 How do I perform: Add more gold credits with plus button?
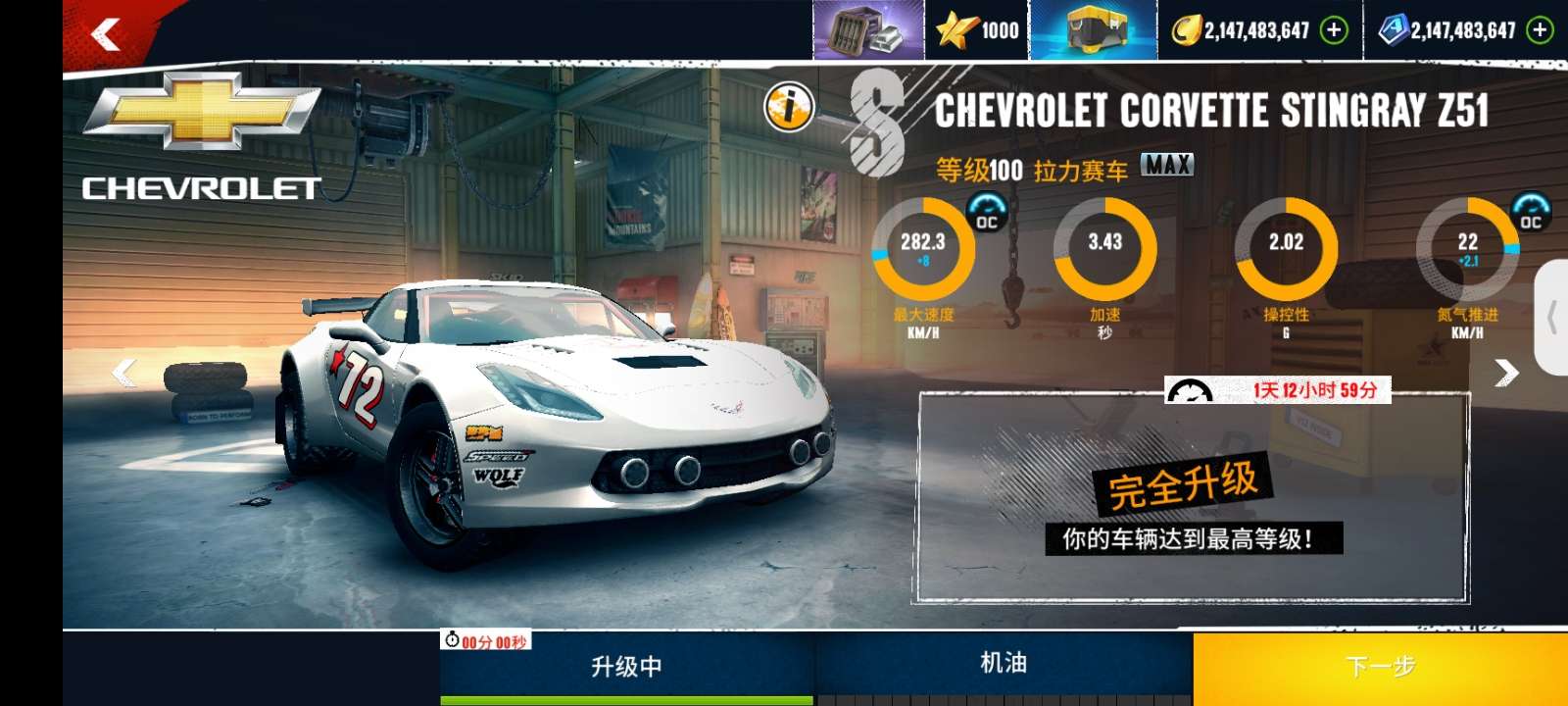click(x=1334, y=30)
